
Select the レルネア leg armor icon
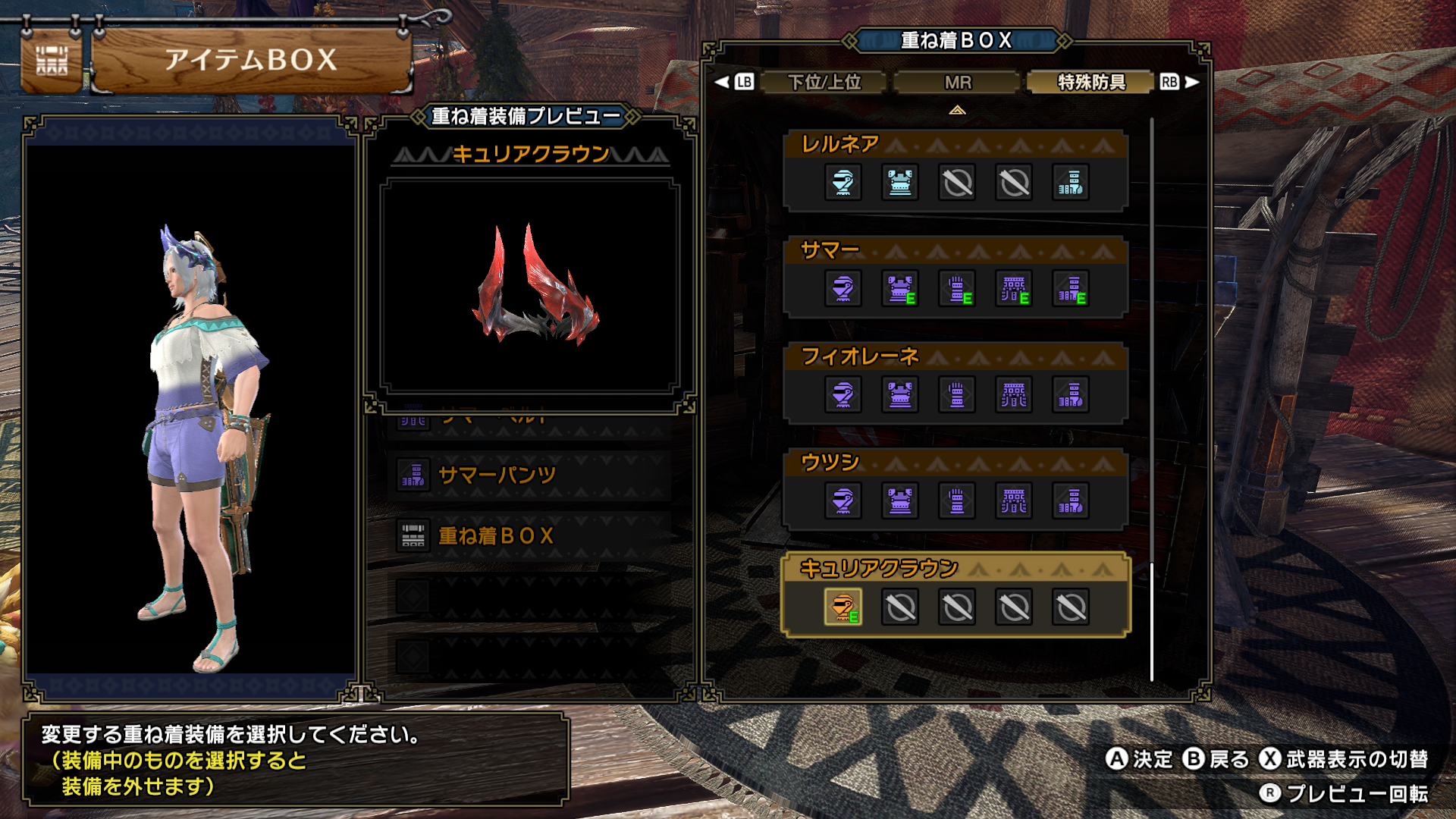point(1071,183)
